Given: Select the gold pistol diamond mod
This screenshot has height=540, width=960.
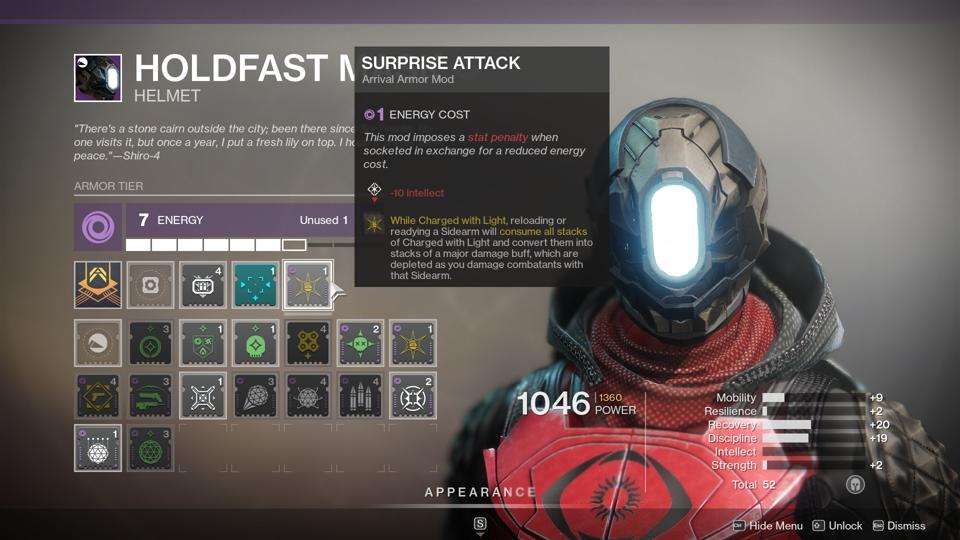Looking at the screenshot, I should pos(98,396).
